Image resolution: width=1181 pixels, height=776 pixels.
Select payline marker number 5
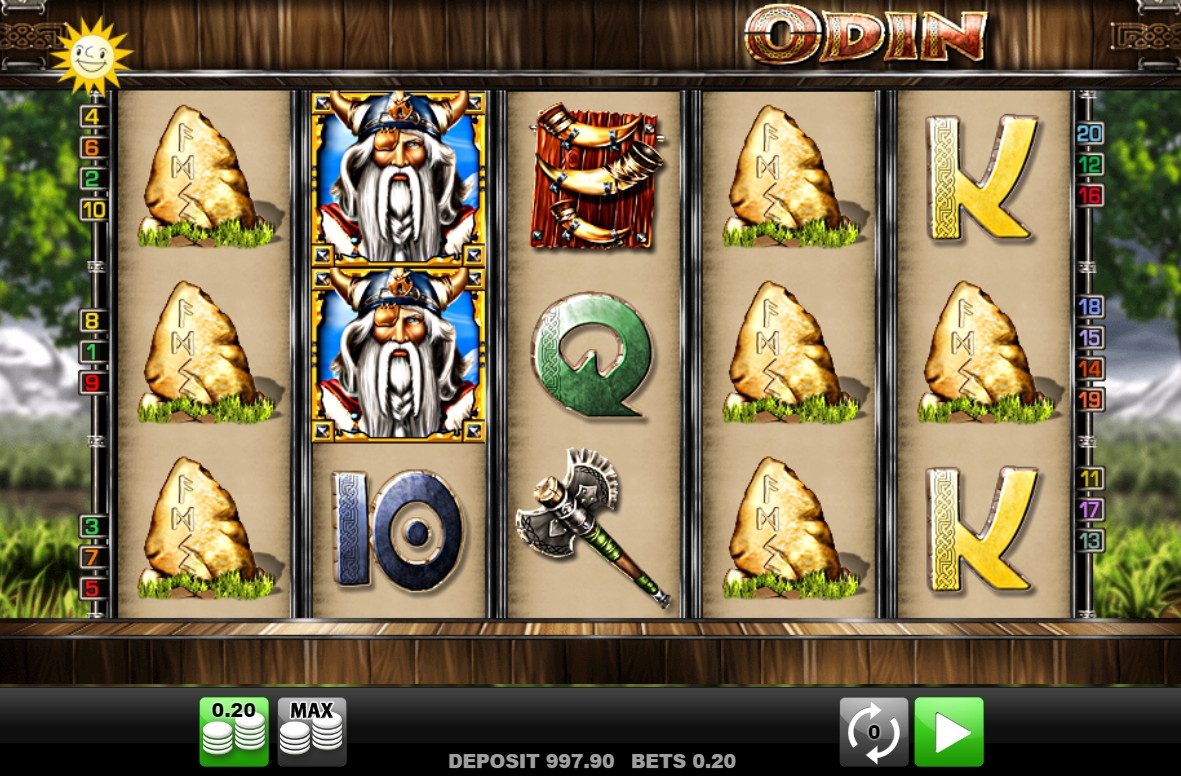tap(93, 588)
